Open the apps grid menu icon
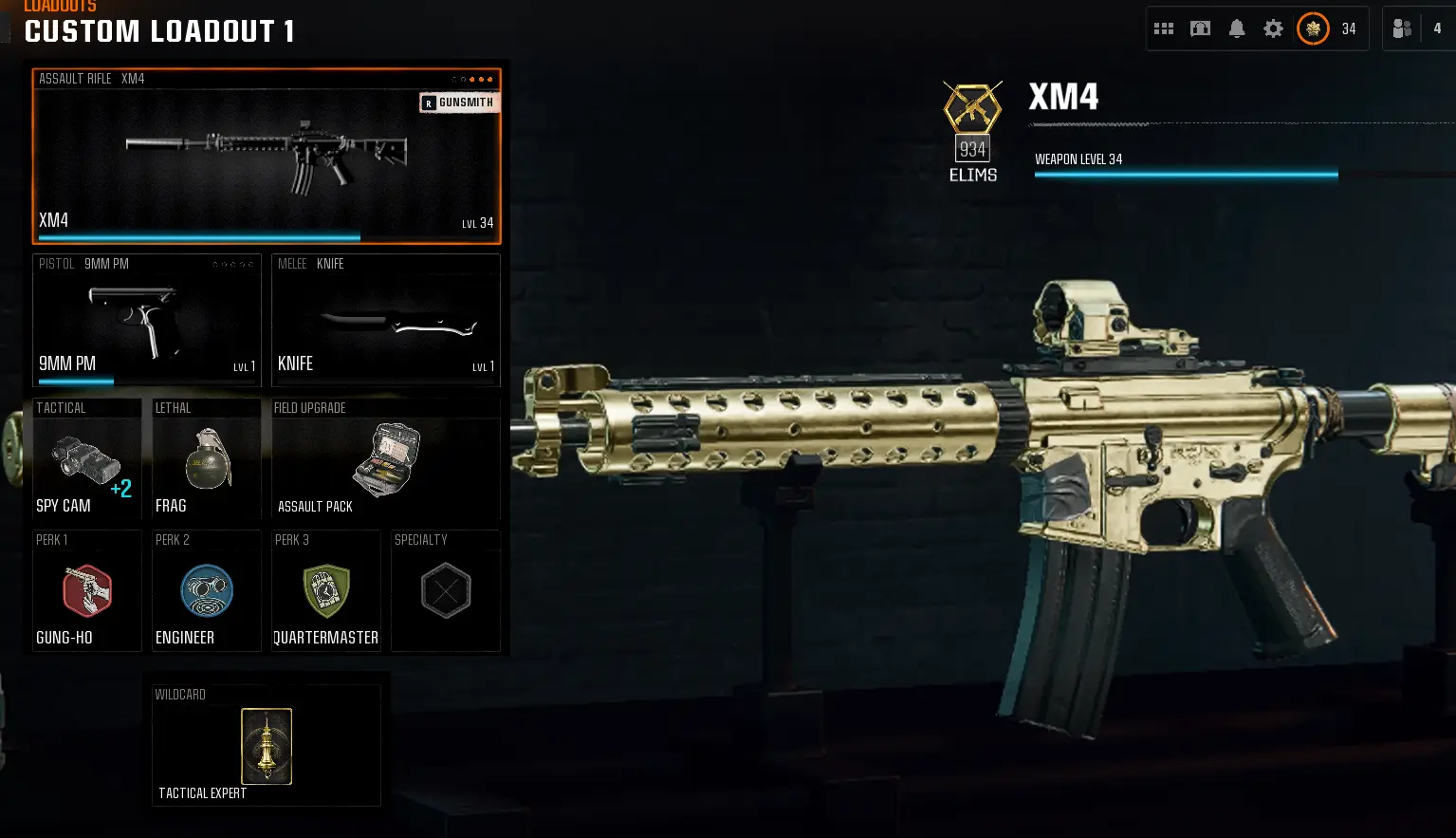The height and width of the screenshot is (838, 1456). pyautogui.click(x=1163, y=28)
